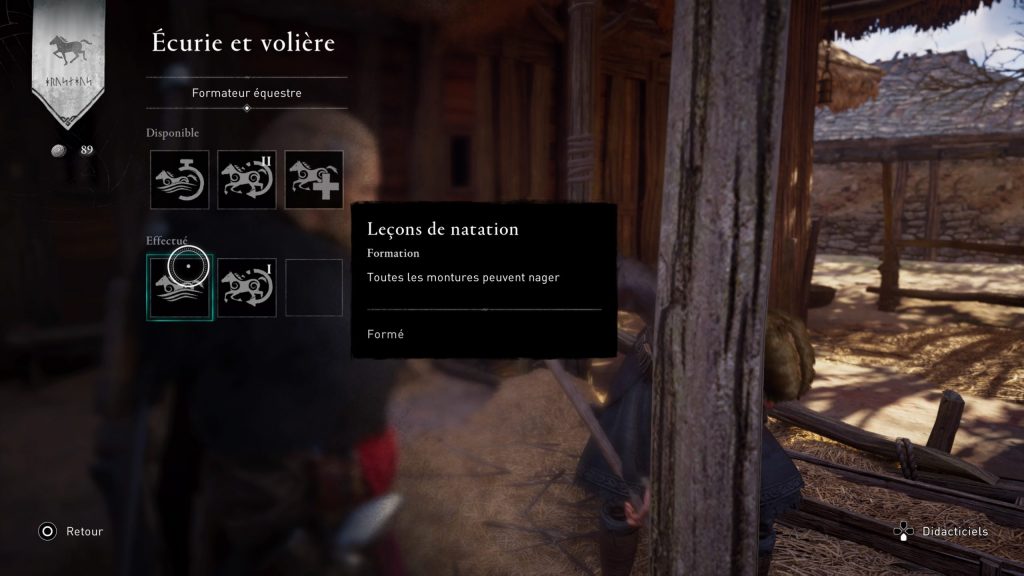1024x576 pixels.
Task: Choose the level II horse stamina training
Action: [x=247, y=180]
